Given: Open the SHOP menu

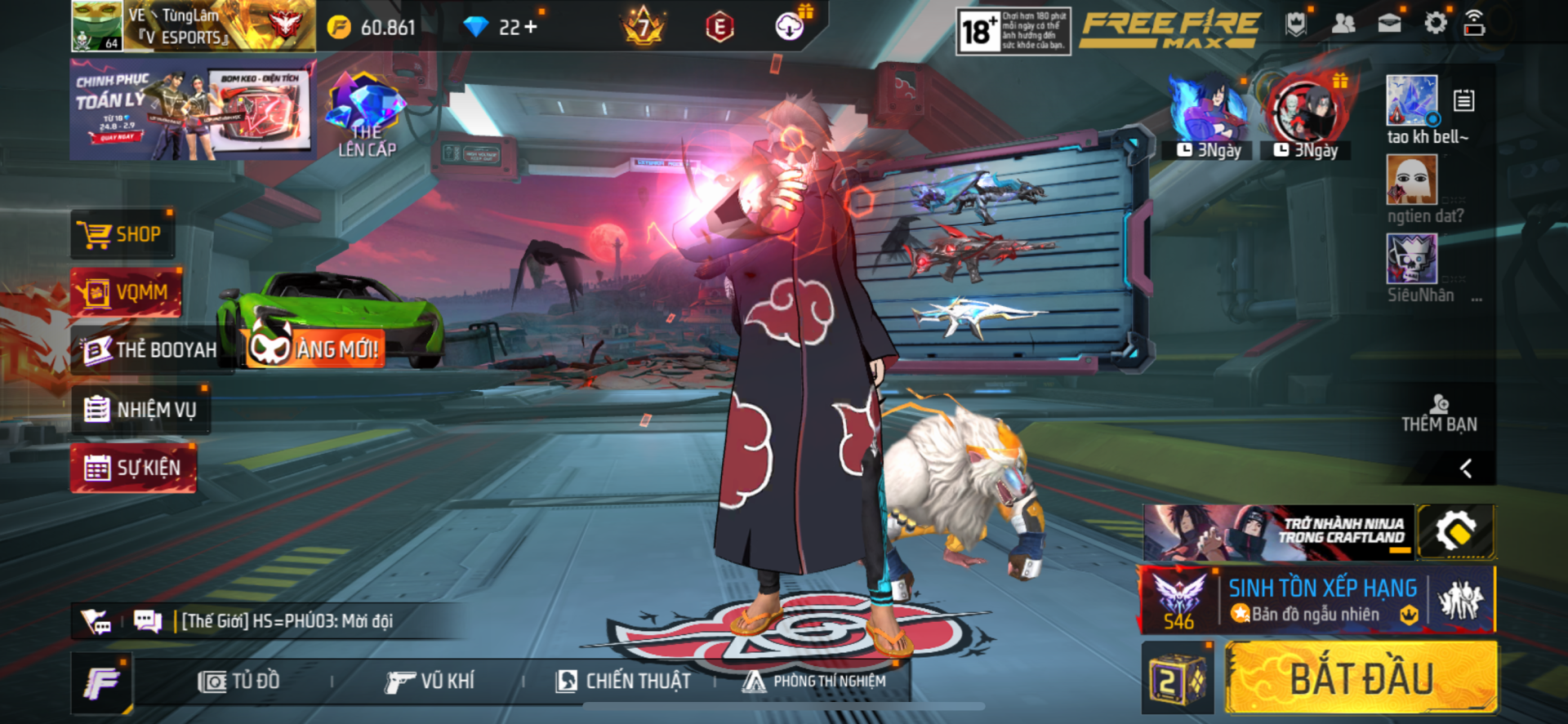Looking at the screenshot, I should click(x=122, y=235).
